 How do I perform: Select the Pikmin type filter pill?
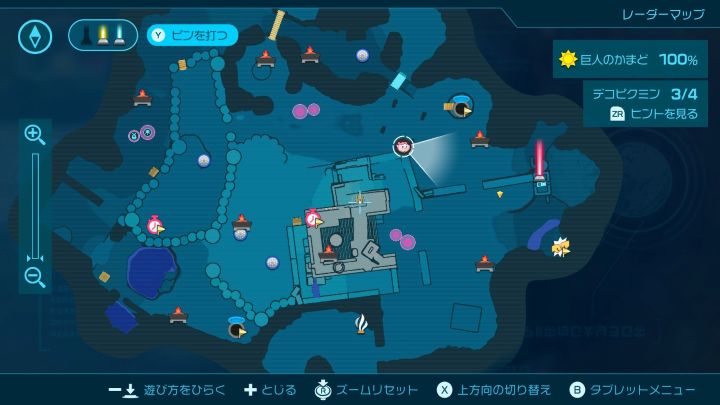[103, 36]
